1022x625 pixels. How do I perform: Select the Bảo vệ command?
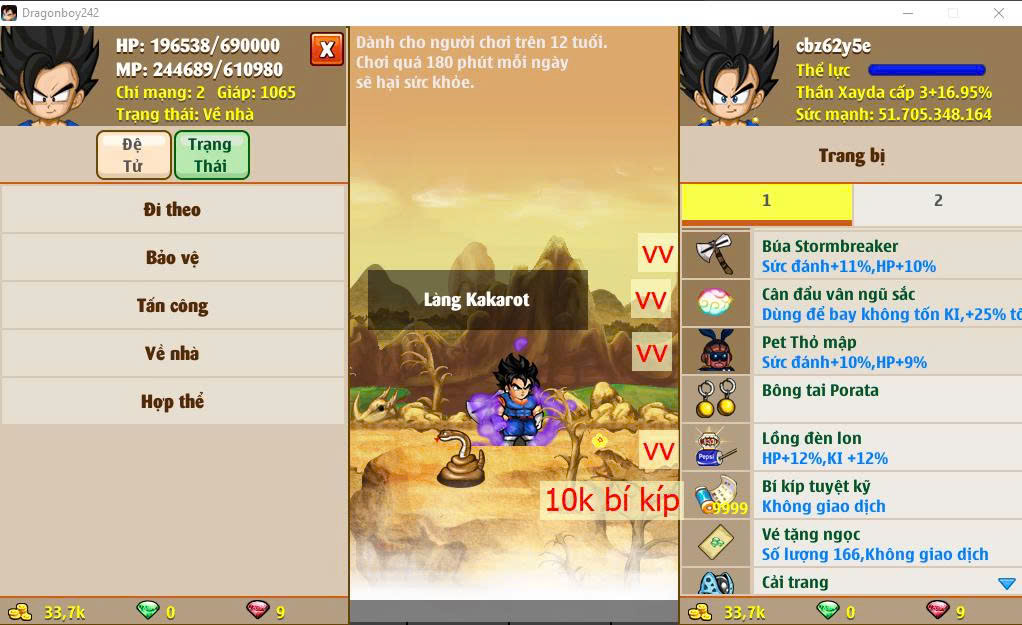click(x=172, y=258)
